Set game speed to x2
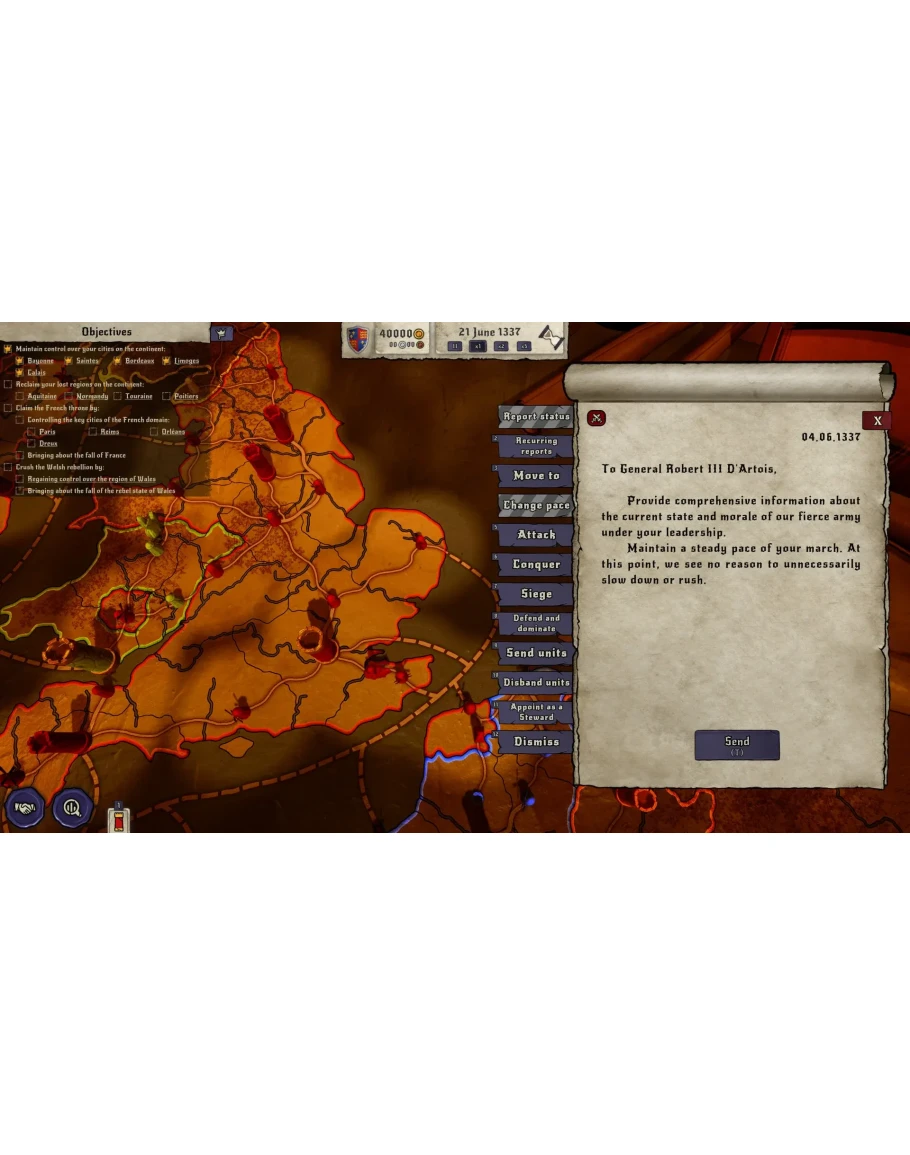Viewport: 910px width, 1155px height. point(501,346)
